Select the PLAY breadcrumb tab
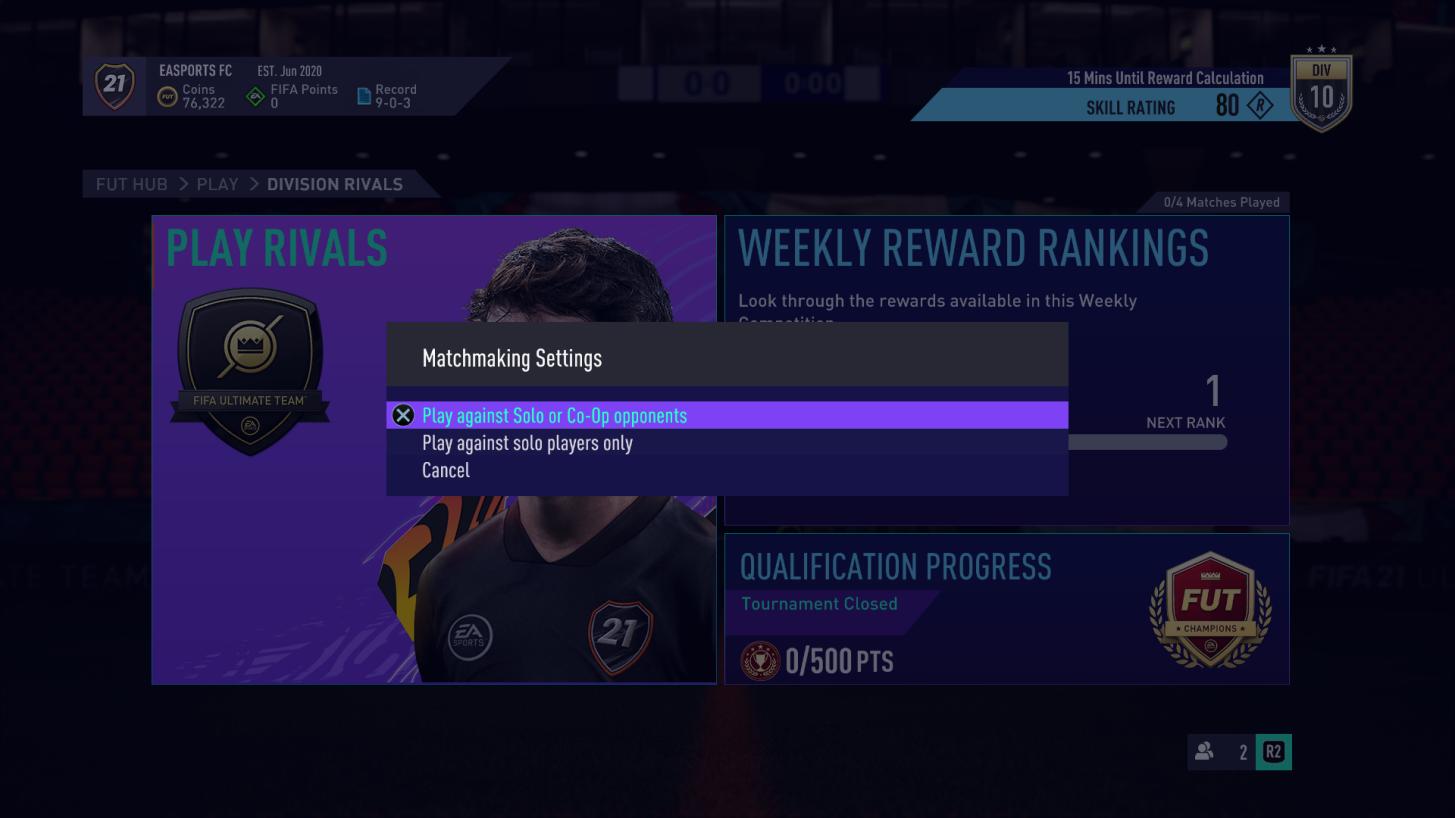This screenshot has height=818, width=1455. point(217,184)
